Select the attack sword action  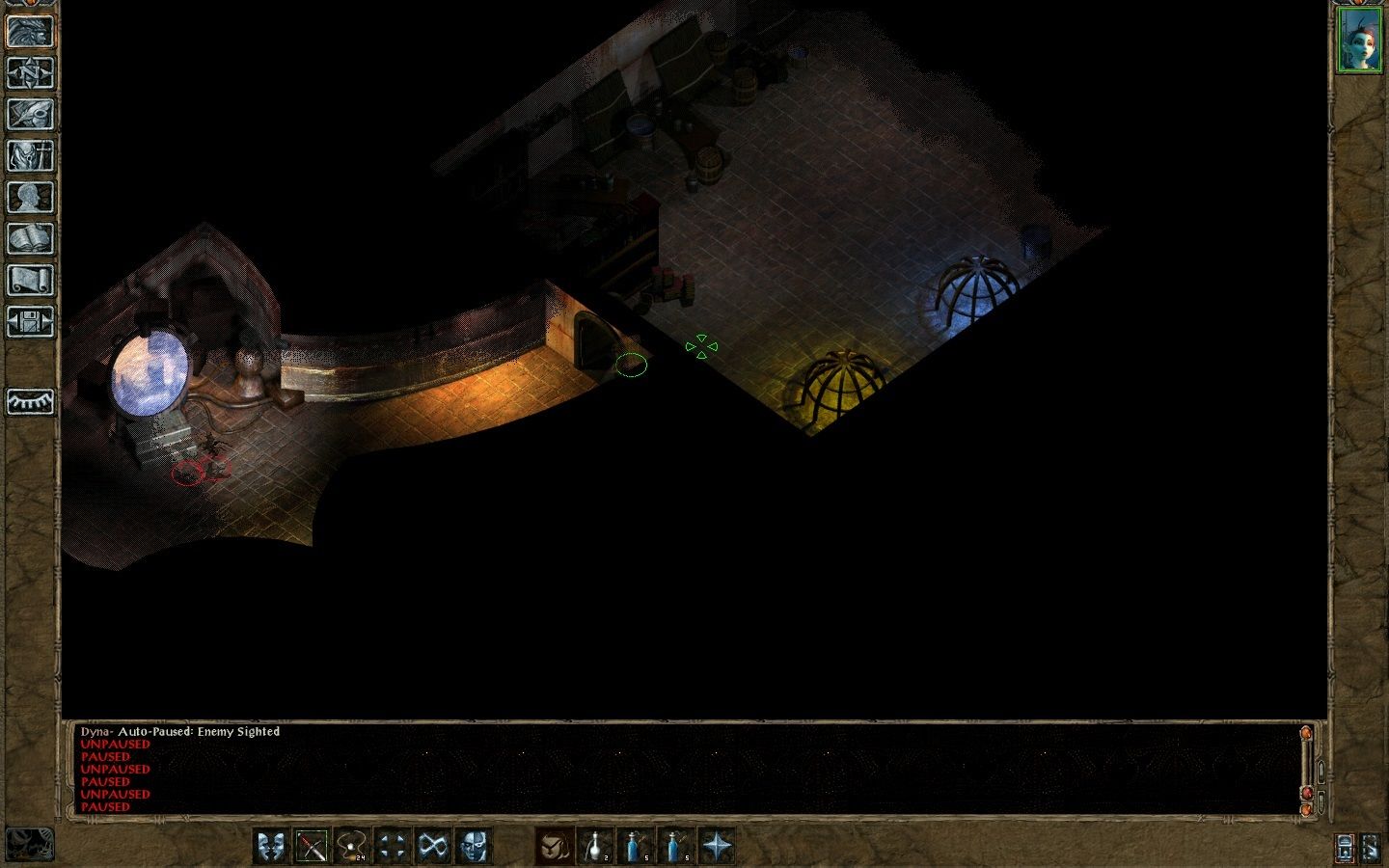[313, 846]
